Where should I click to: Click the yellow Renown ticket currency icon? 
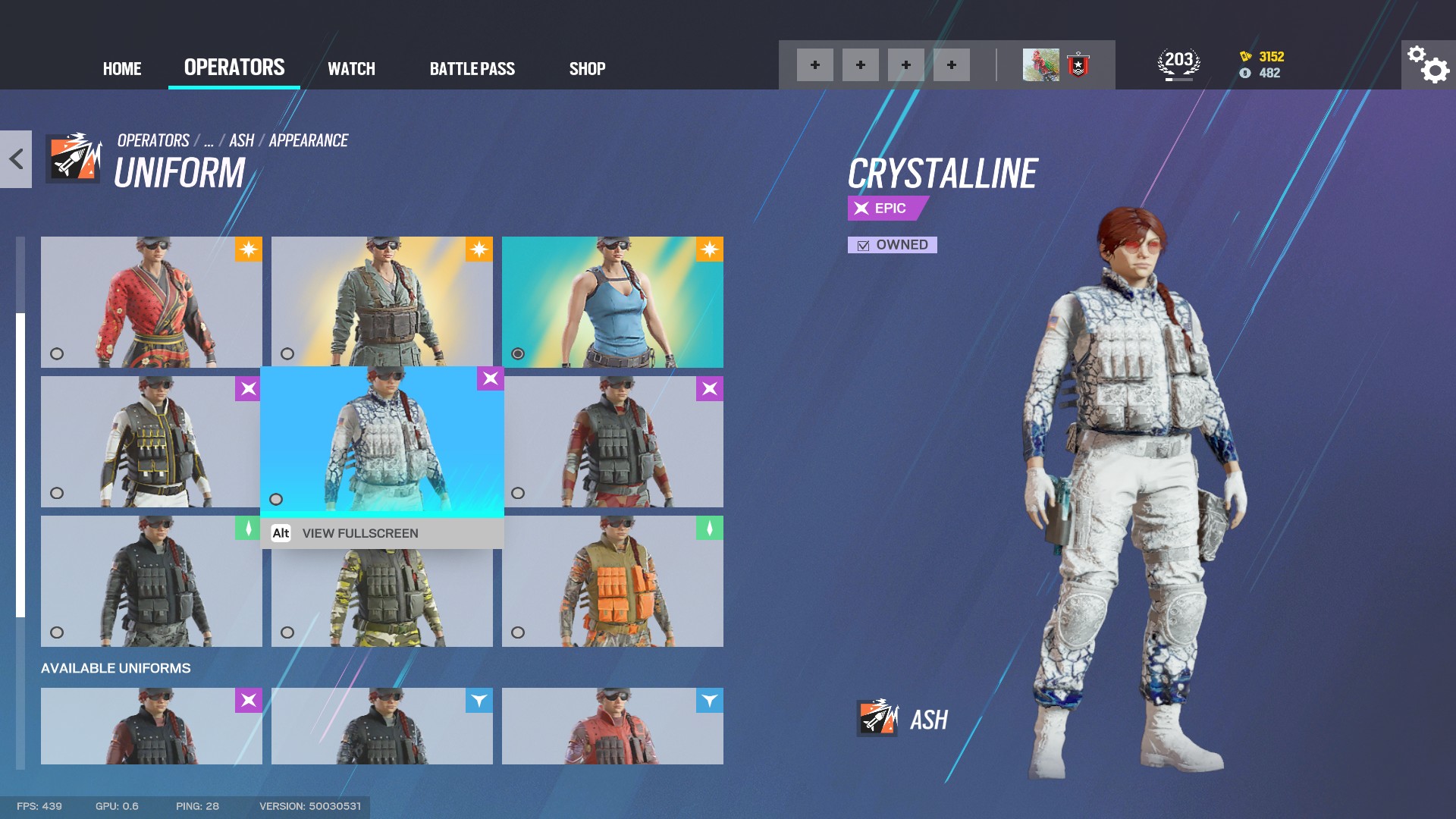click(1246, 55)
